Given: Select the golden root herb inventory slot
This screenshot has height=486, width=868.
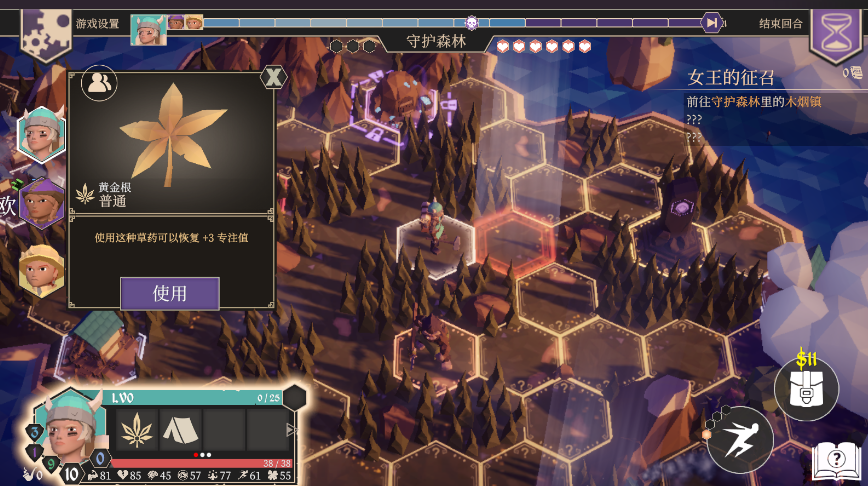Looking at the screenshot, I should 137,430.
